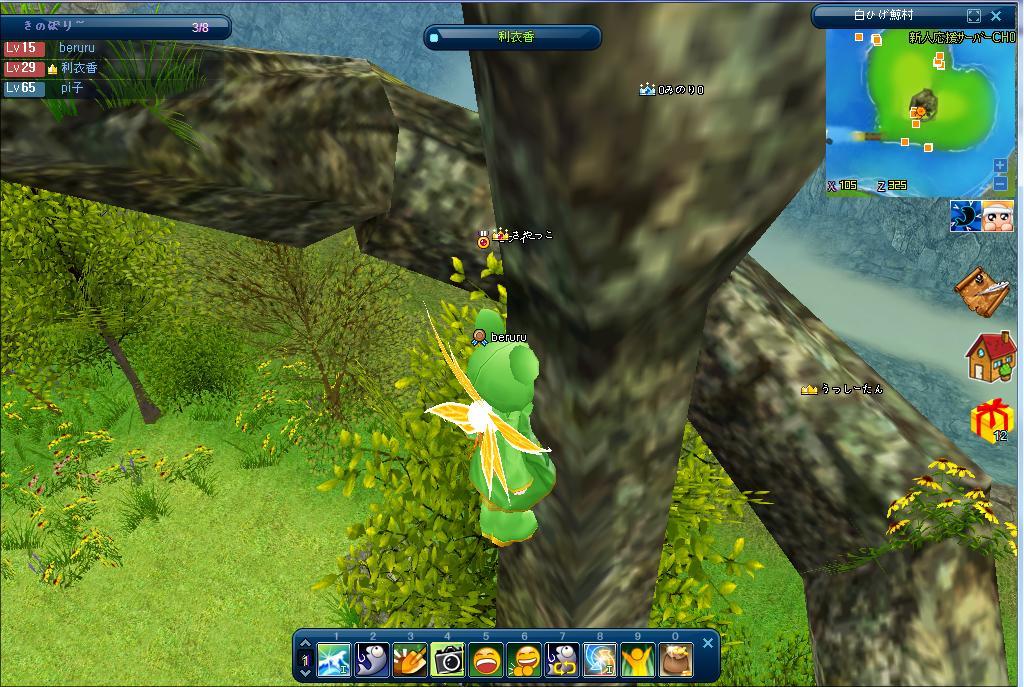1024x687 pixels.
Task: Zoom out on the minimap
Action: pyautogui.click(x=1000, y=183)
